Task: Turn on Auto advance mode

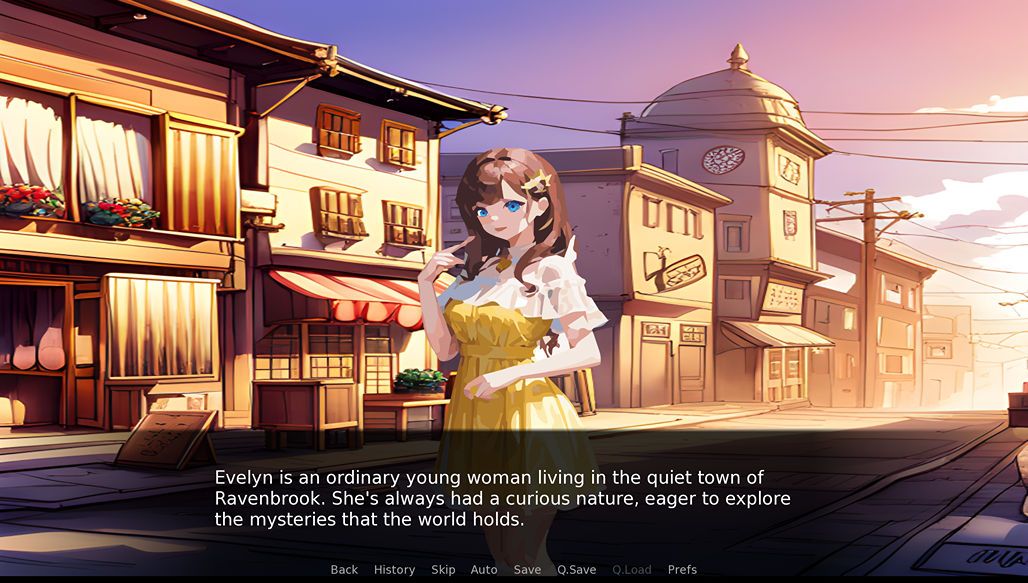Action: click(x=484, y=570)
